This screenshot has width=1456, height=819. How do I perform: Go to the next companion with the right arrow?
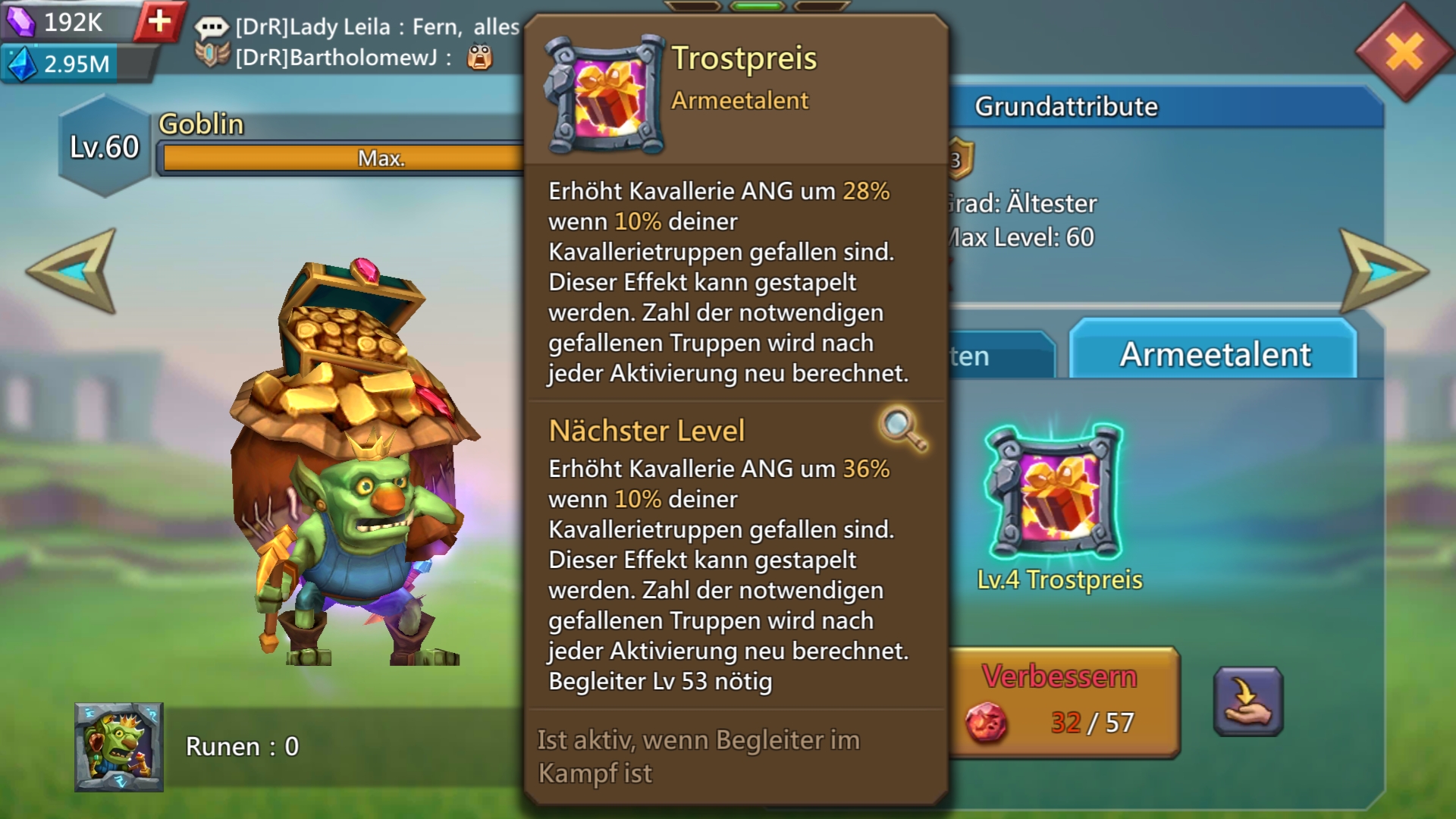coord(1382,271)
